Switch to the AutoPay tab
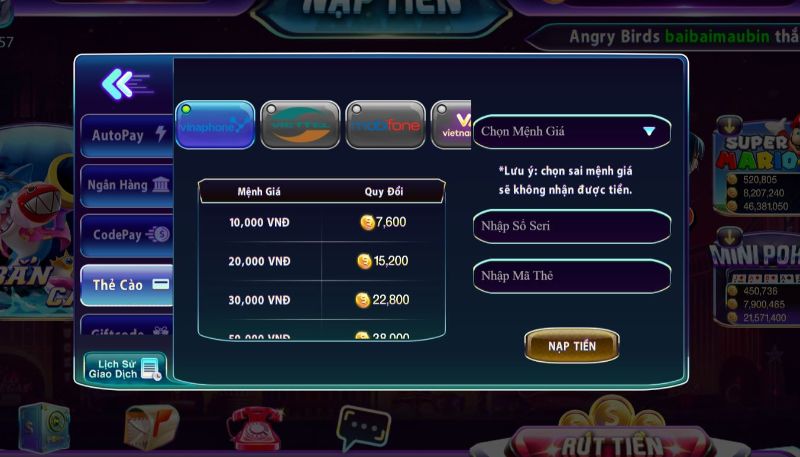 pyautogui.click(x=127, y=135)
